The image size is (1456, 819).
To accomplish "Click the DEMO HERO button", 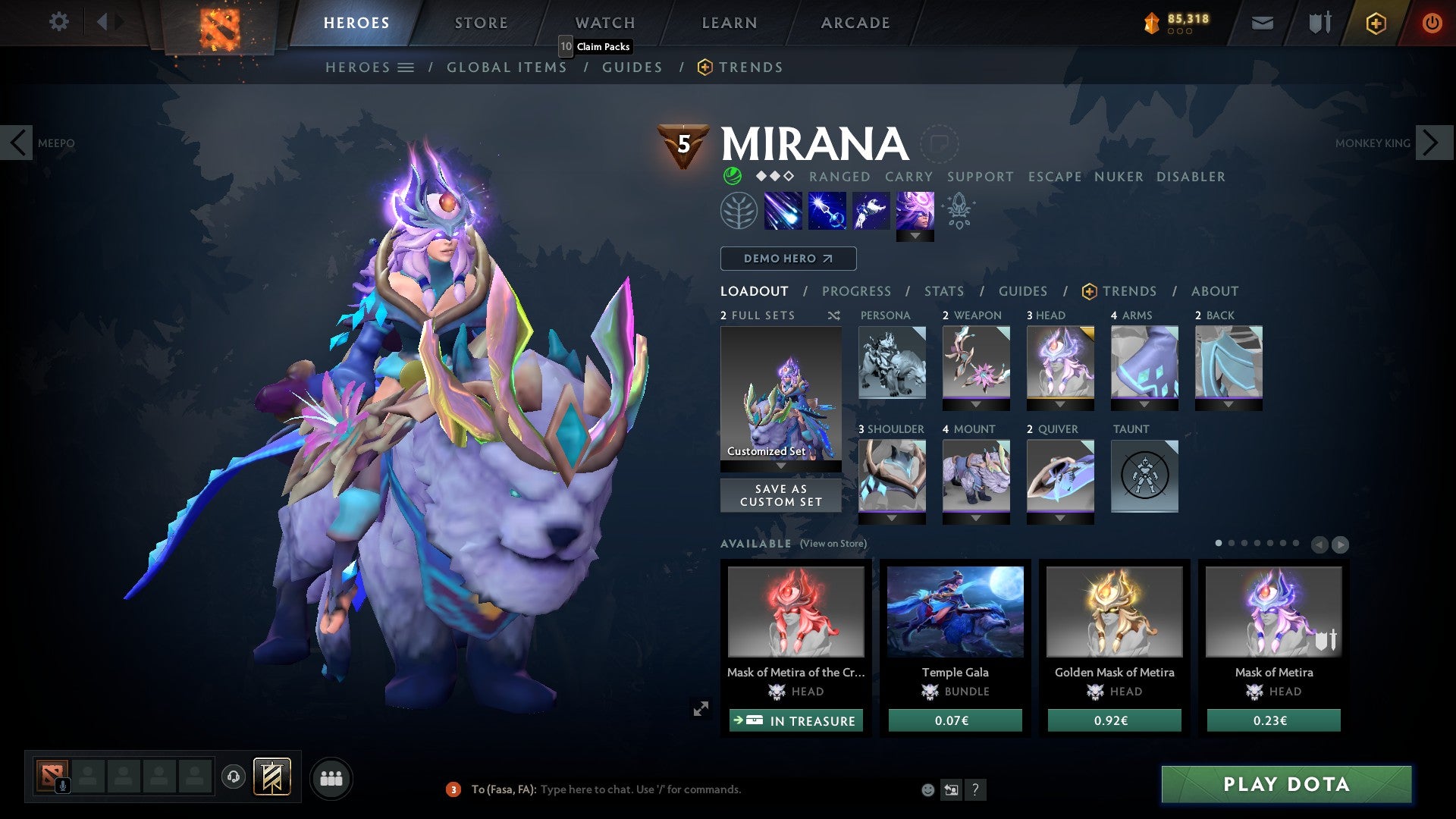I will pyautogui.click(x=787, y=259).
